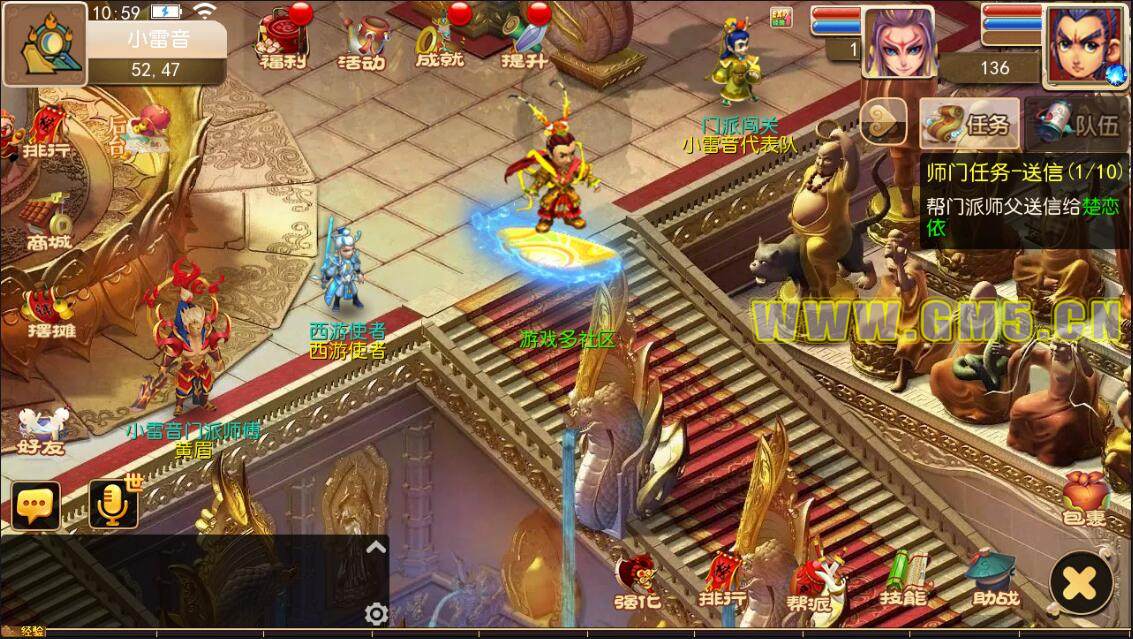This screenshot has width=1133, height=639.
Task: Close the bottom menu with X button
Action: coord(1080,579)
